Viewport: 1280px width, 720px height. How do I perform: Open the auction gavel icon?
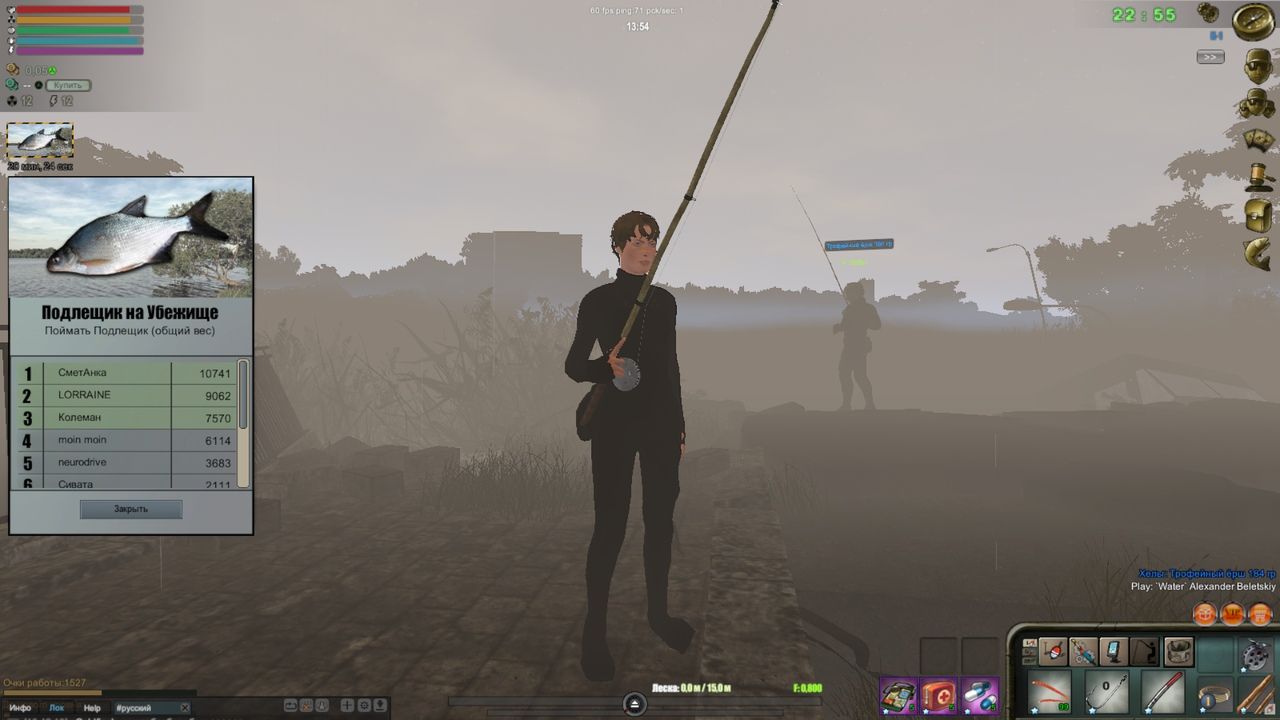[1258, 177]
